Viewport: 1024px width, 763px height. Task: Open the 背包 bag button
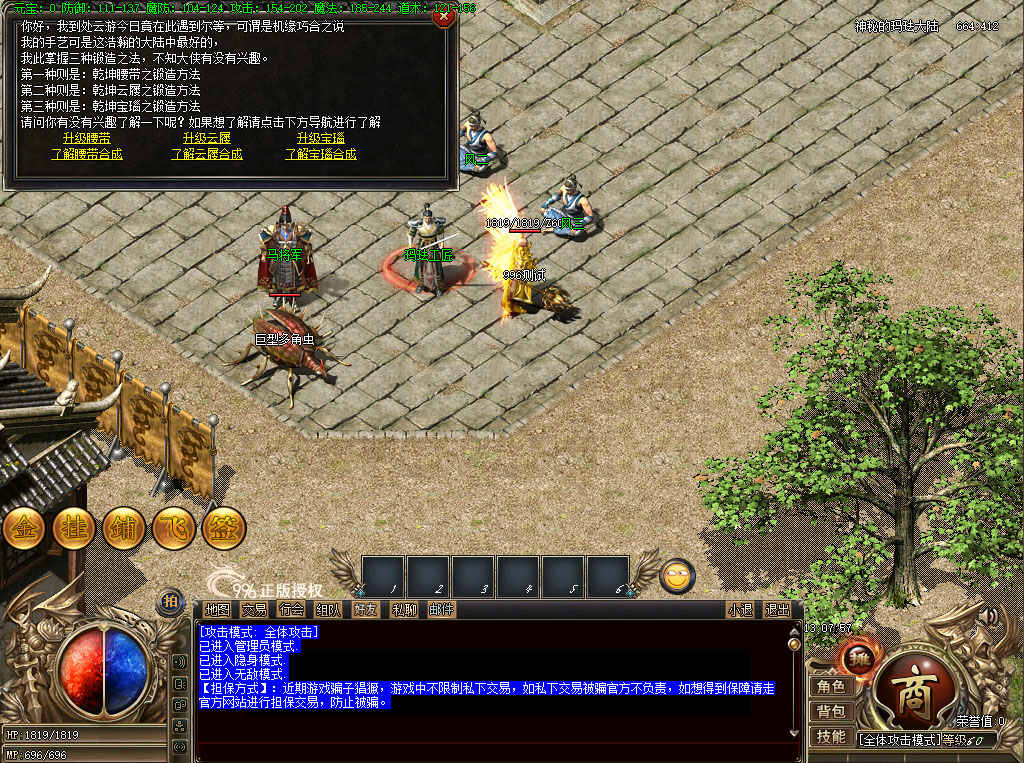tap(831, 712)
